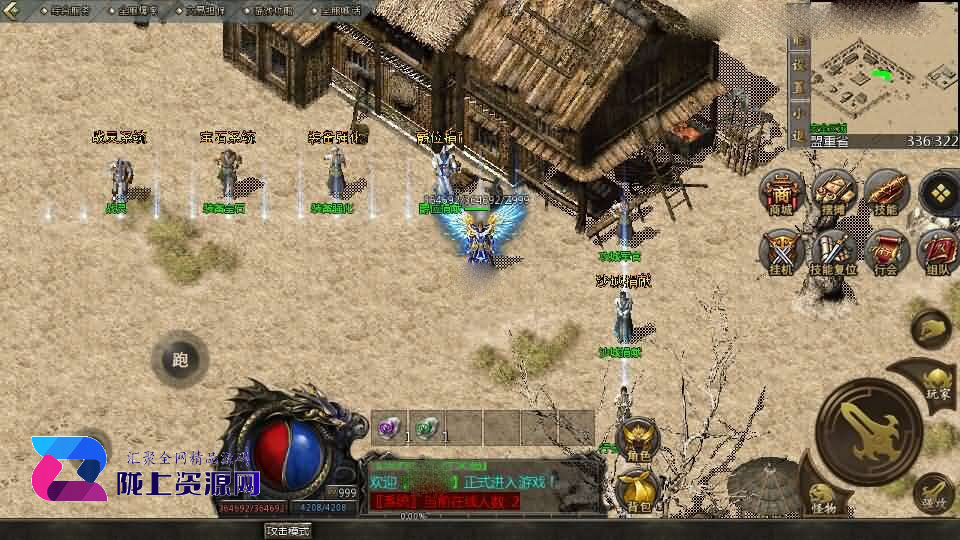Switch the 攻击模式 attack mode
The image size is (960, 540).
pos(287,530)
